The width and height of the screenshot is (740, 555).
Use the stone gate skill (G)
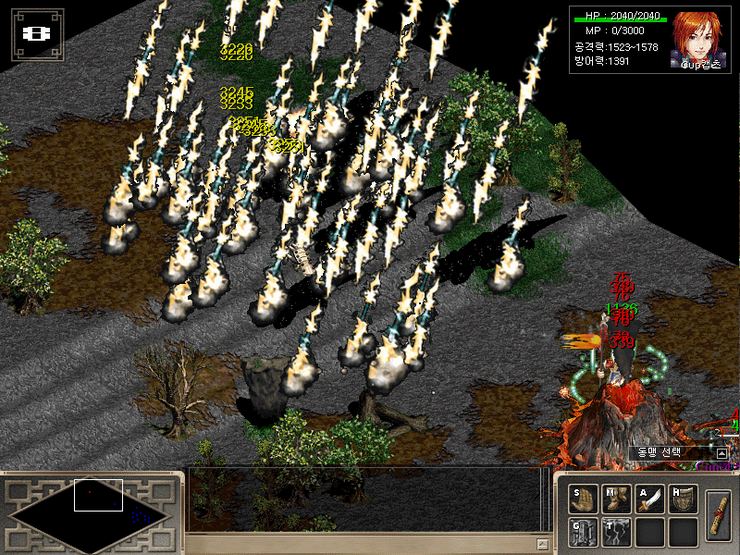point(584,532)
